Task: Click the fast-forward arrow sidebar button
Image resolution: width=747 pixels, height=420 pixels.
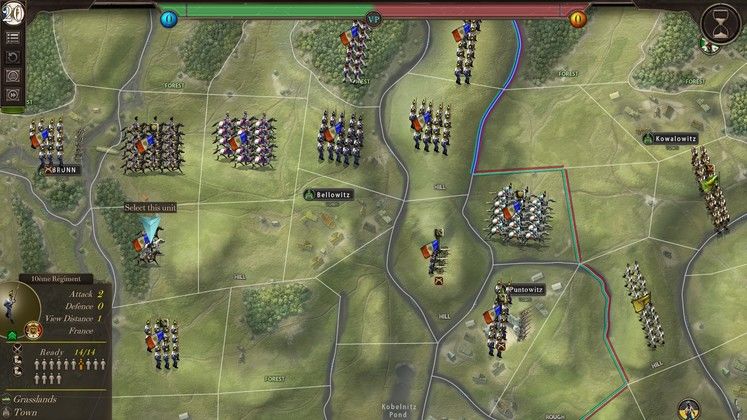Action: pyautogui.click(x=14, y=94)
